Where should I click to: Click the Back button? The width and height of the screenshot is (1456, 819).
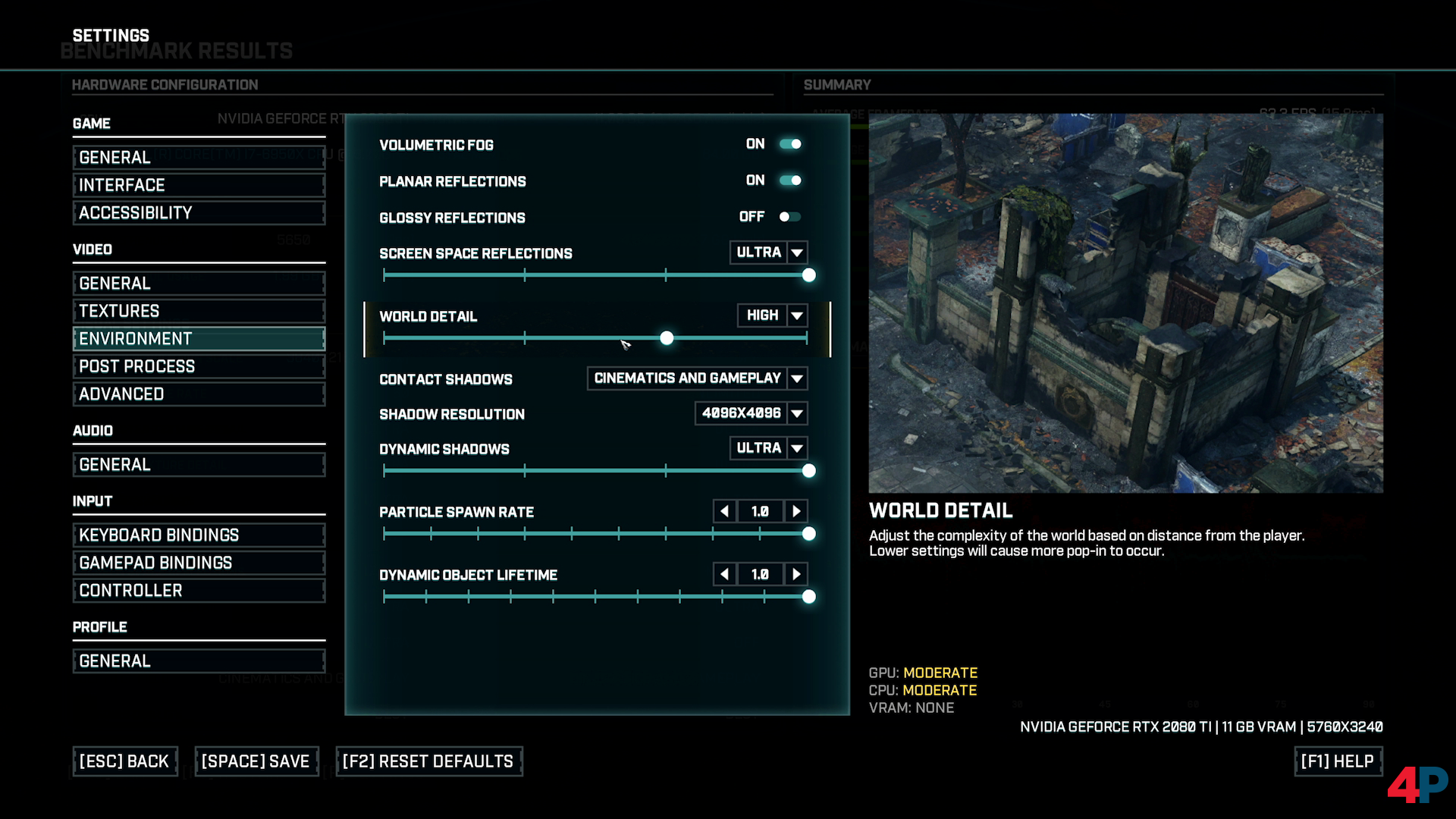pos(124,761)
